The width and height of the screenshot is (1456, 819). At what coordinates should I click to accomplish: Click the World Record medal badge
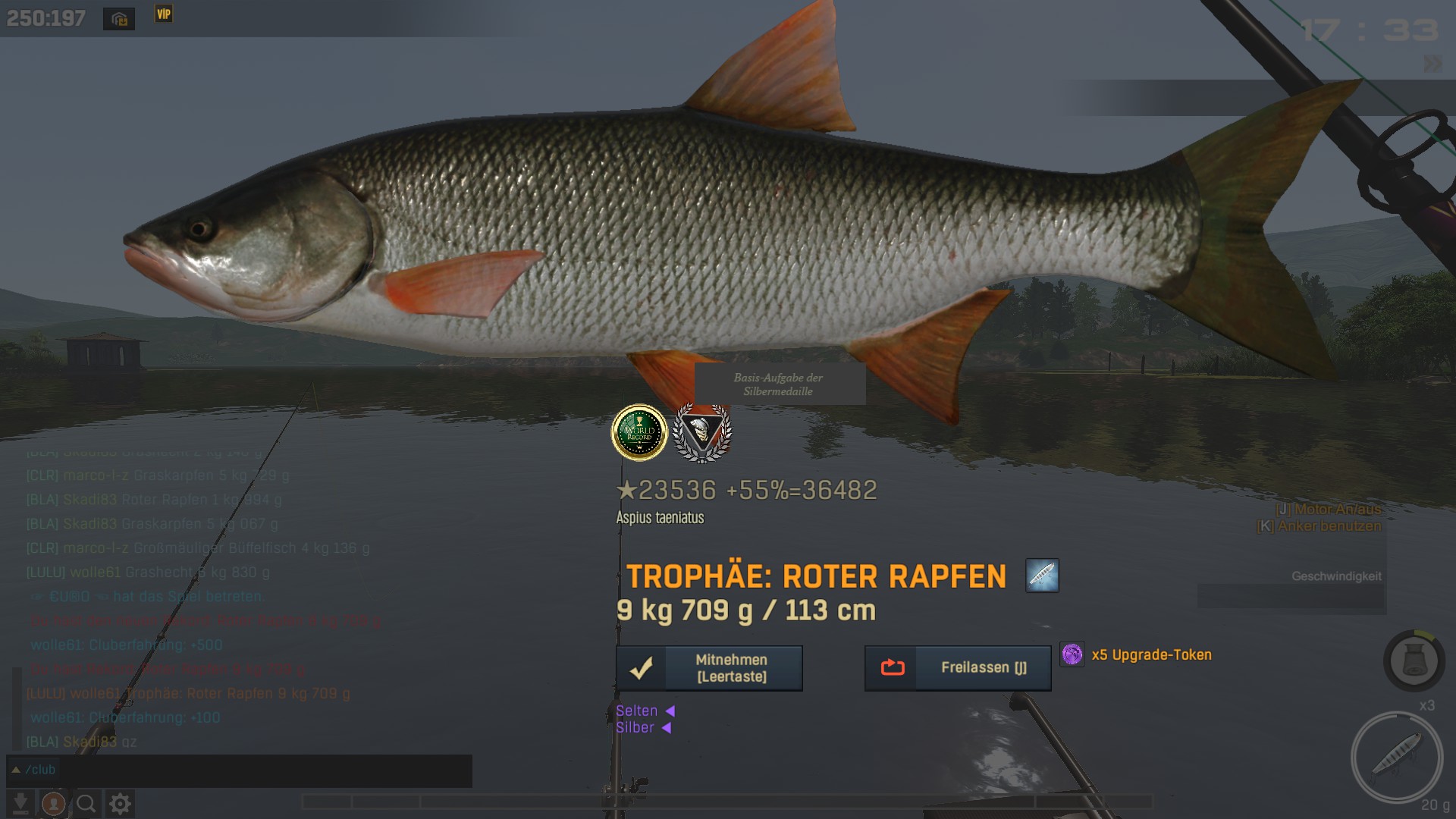[x=639, y=433]
